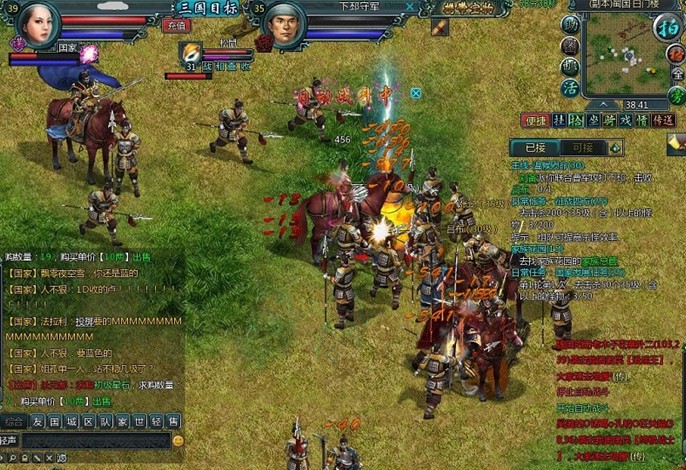Image resolution: width=686 pixels, height=470 pixels.
Task: Click the 活 activity round button
Action: pyautogui.click(x=570, y=87)
